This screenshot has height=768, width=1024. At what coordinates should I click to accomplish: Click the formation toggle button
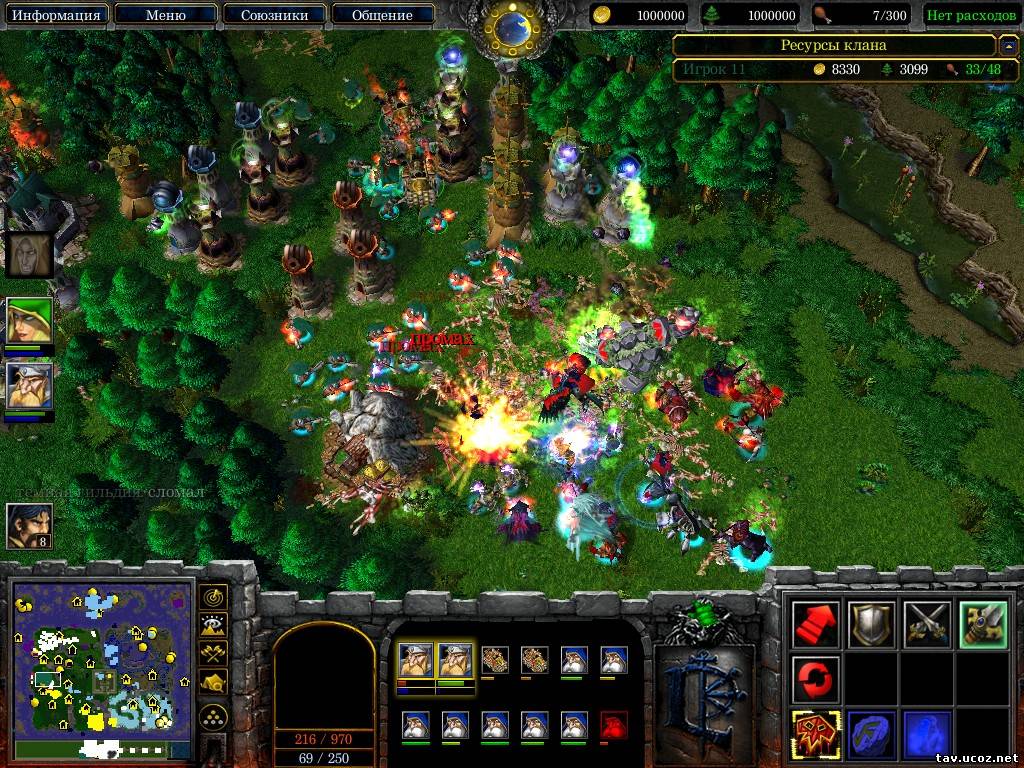213,716
